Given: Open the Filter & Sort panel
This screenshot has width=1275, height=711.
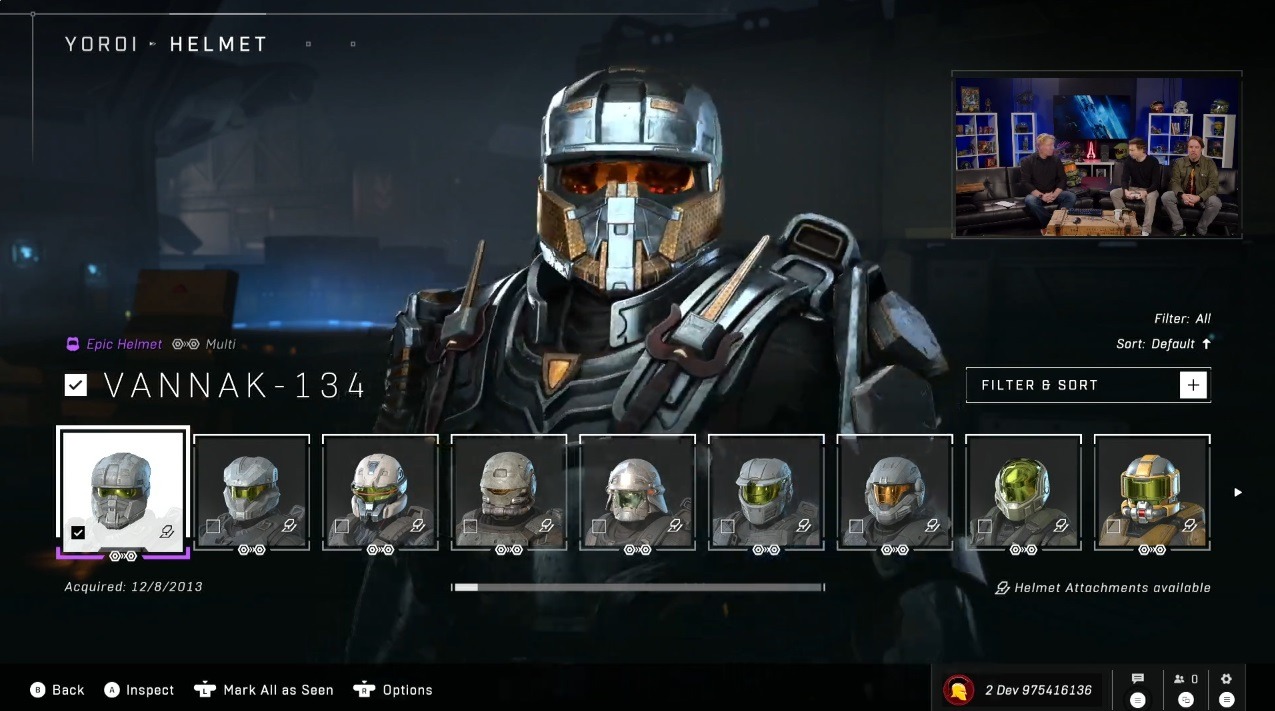Looking at the screenshot, I should click(x=1088, y=385).
